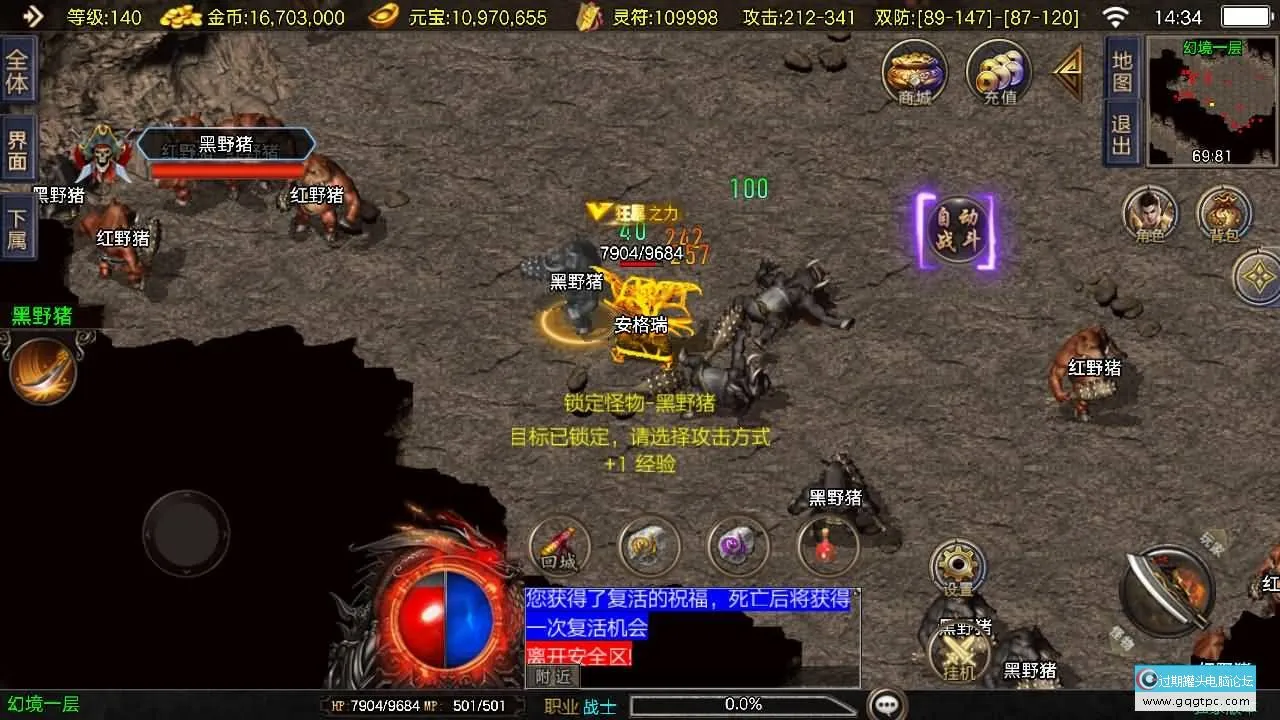The height and width of the screenshot is (720, 1280).
Task: Use the purple swirl scroll slot
Action: point(738,547)
